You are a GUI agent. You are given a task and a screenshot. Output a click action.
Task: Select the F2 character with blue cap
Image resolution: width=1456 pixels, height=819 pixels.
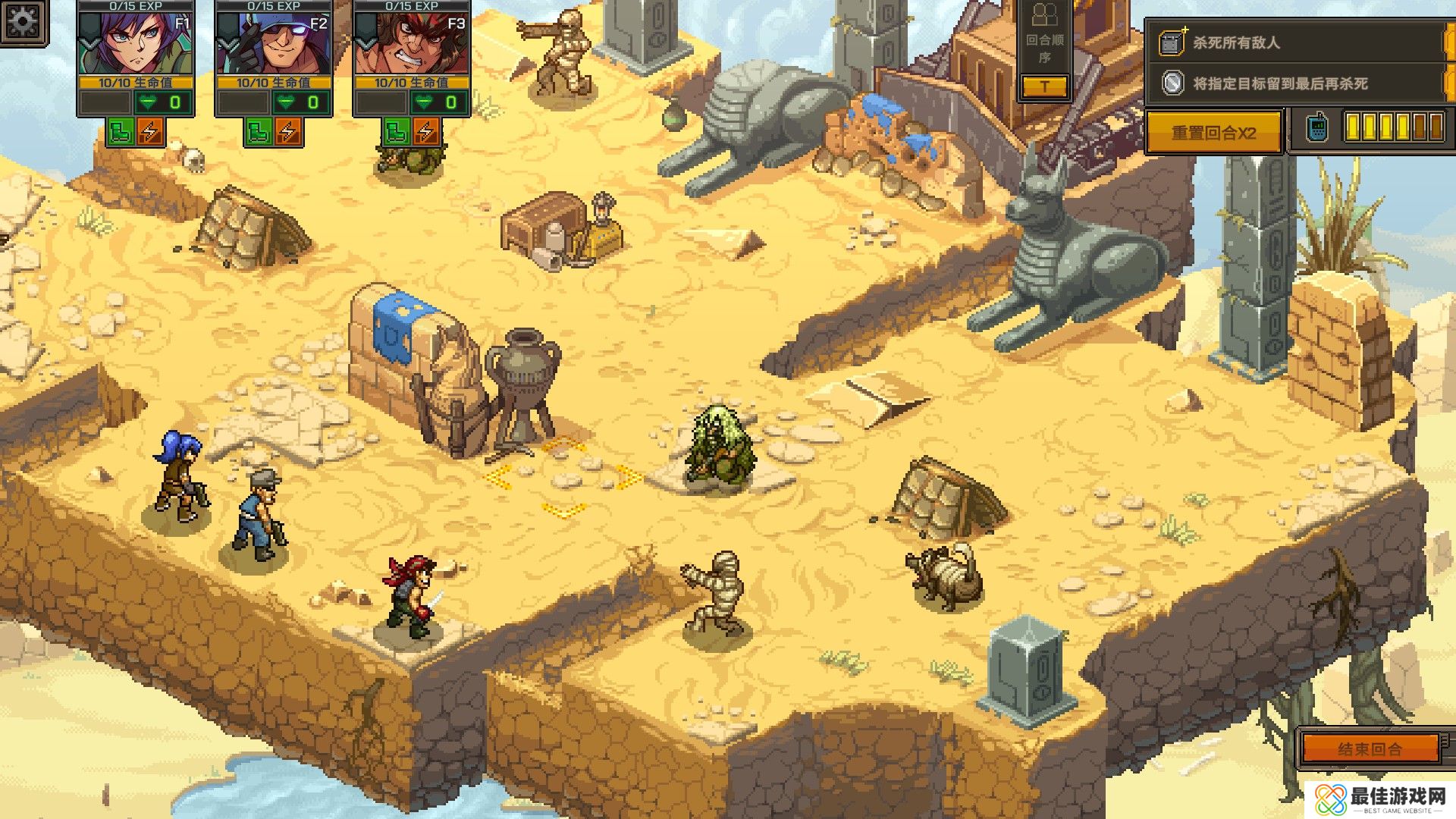274,44
